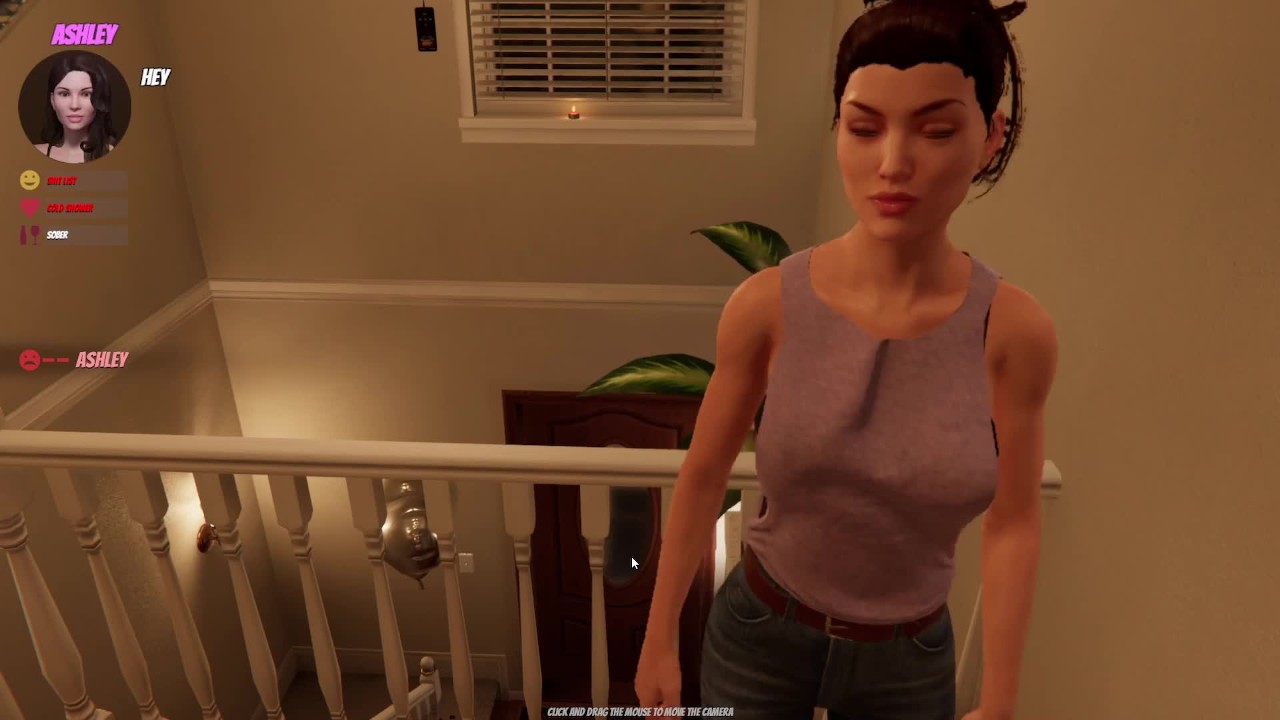This screenshot has height=720, width=1280.
Task: Click the HEY dialogue bubble text
Action: tap(156, 78)
